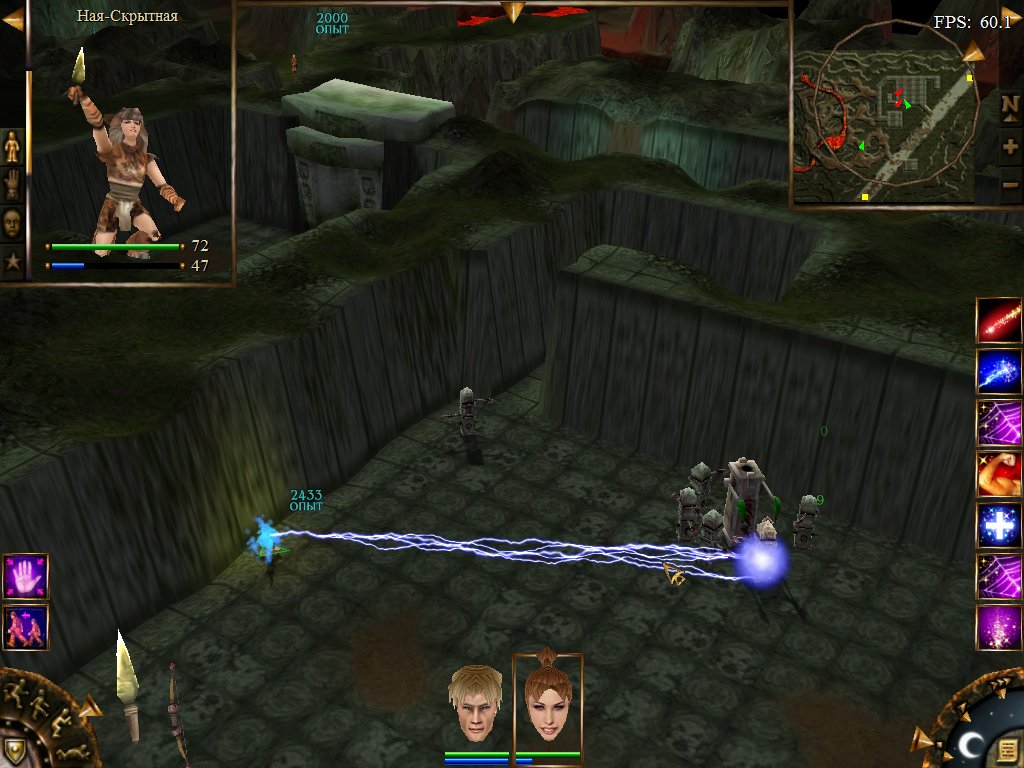The height and width of the screenshot is (768, 1024).
Task: Open the hand icon panel
Action: (x=12, y=184)
